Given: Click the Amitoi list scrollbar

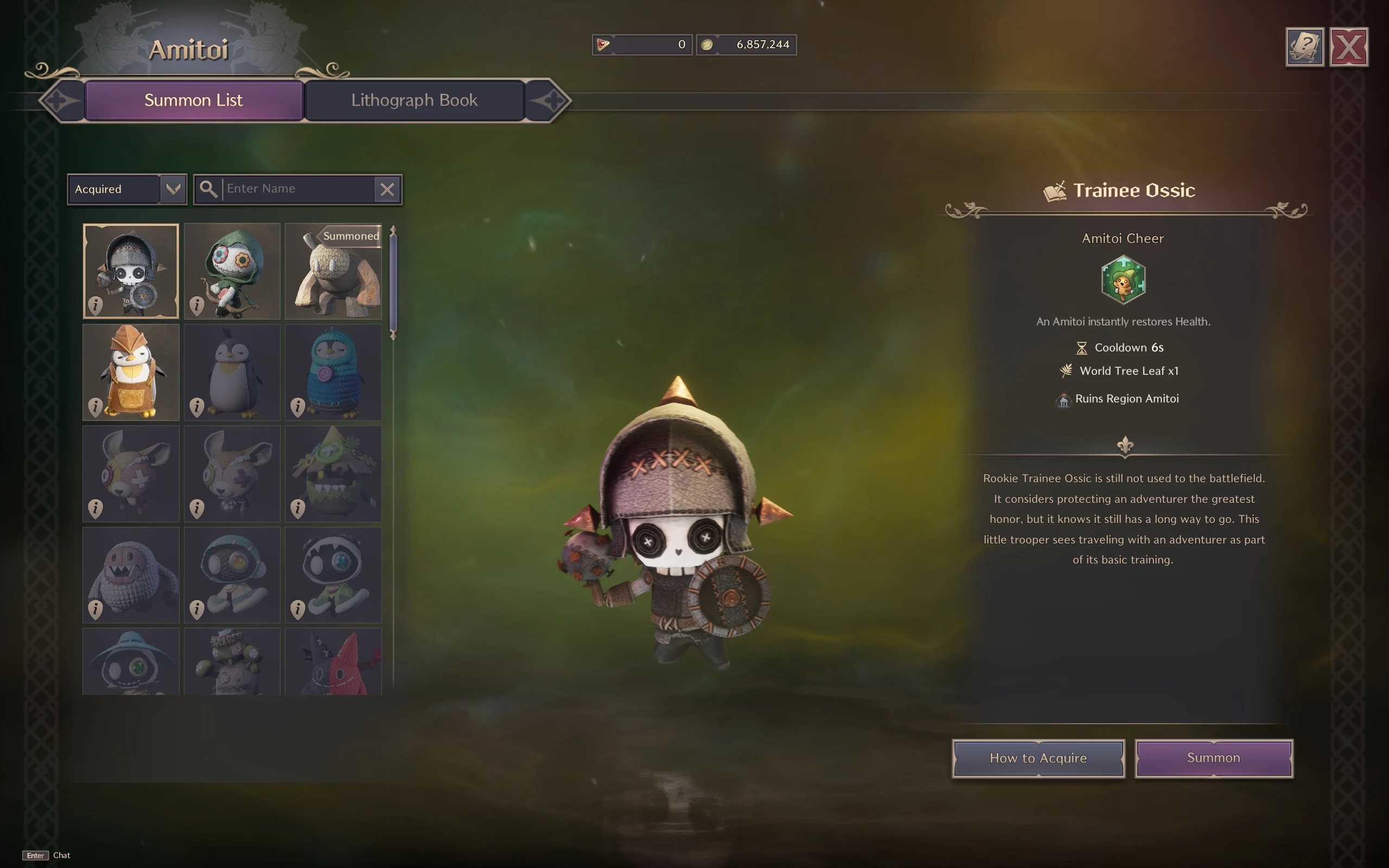Looking at the screenshot, I should point(393,282).
